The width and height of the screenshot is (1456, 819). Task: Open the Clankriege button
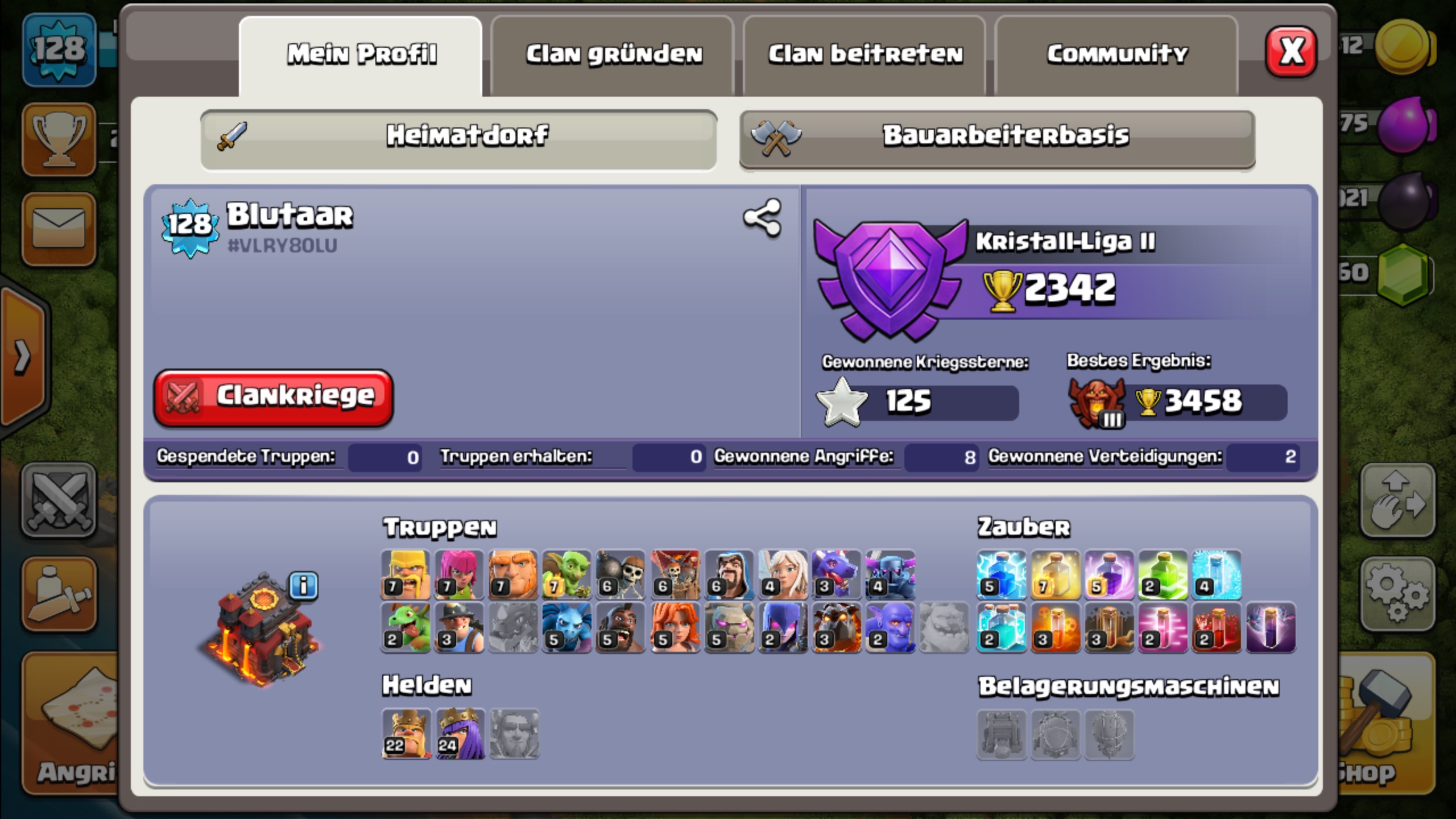[x=274, y=398]
